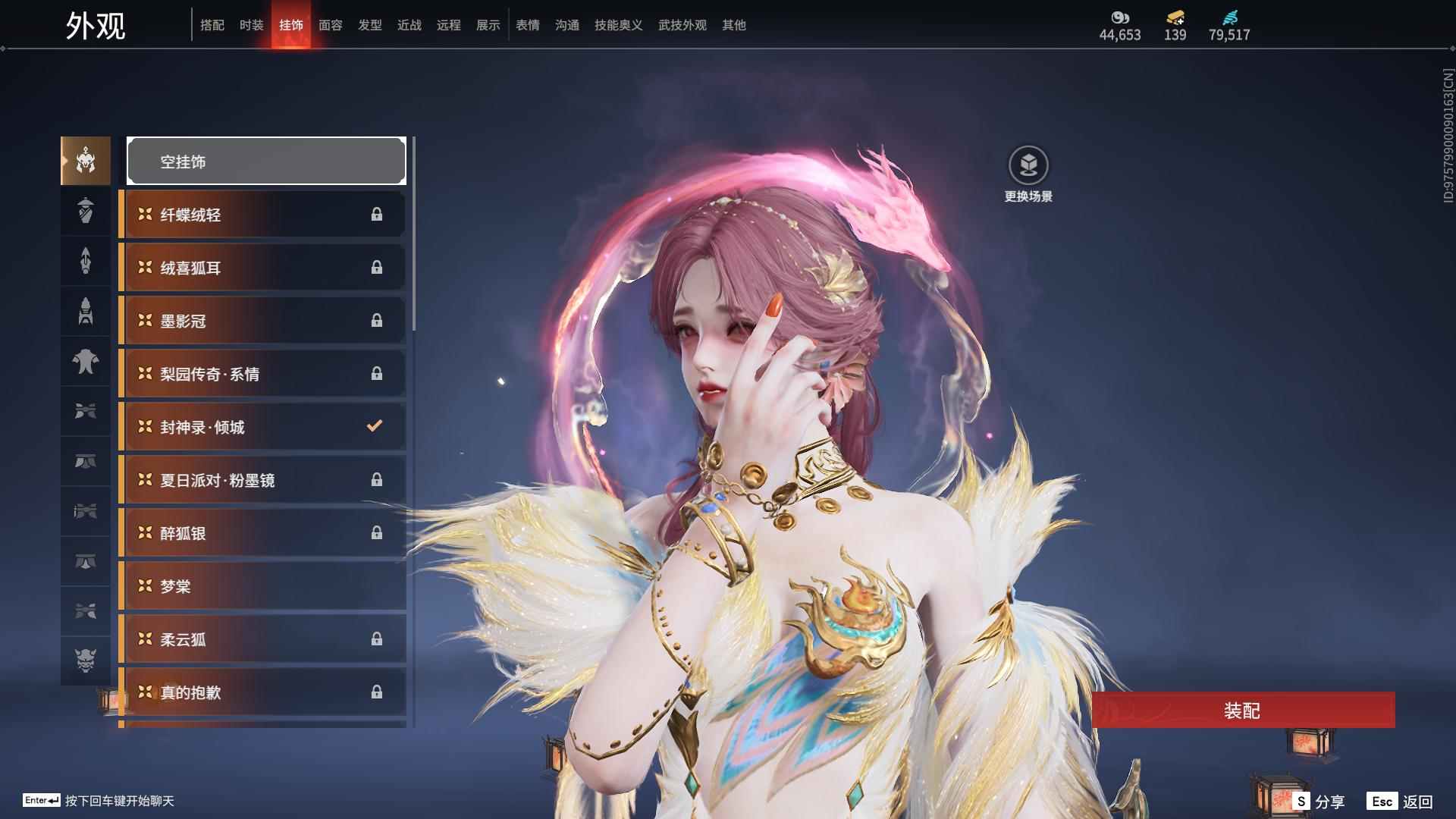Click the 分享 share option
This screenshot has width=1456, height=819.
(x=1329, y=799)
